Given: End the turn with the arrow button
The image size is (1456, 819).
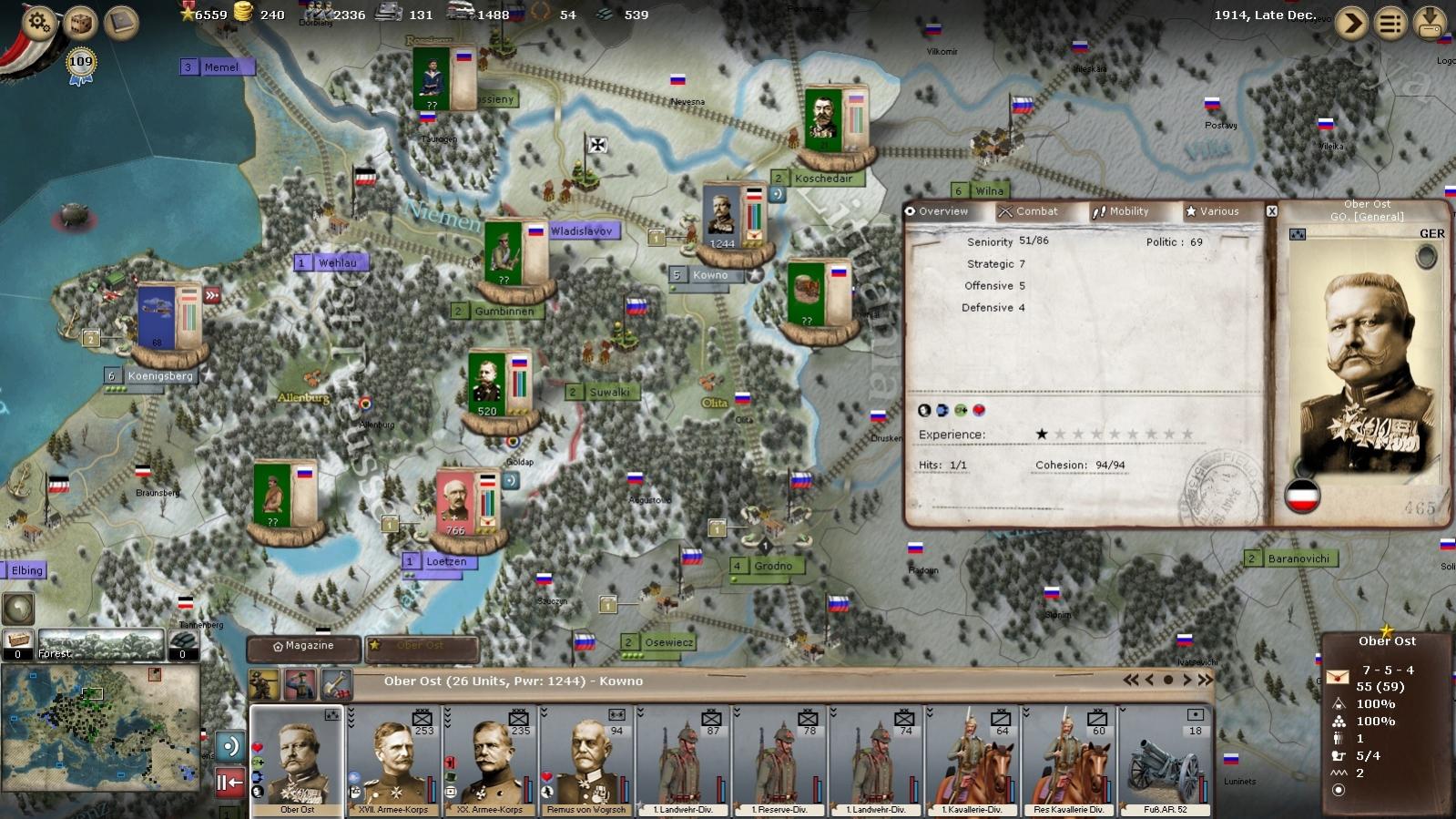Looking at the screenshot, I should (1351, 23).
